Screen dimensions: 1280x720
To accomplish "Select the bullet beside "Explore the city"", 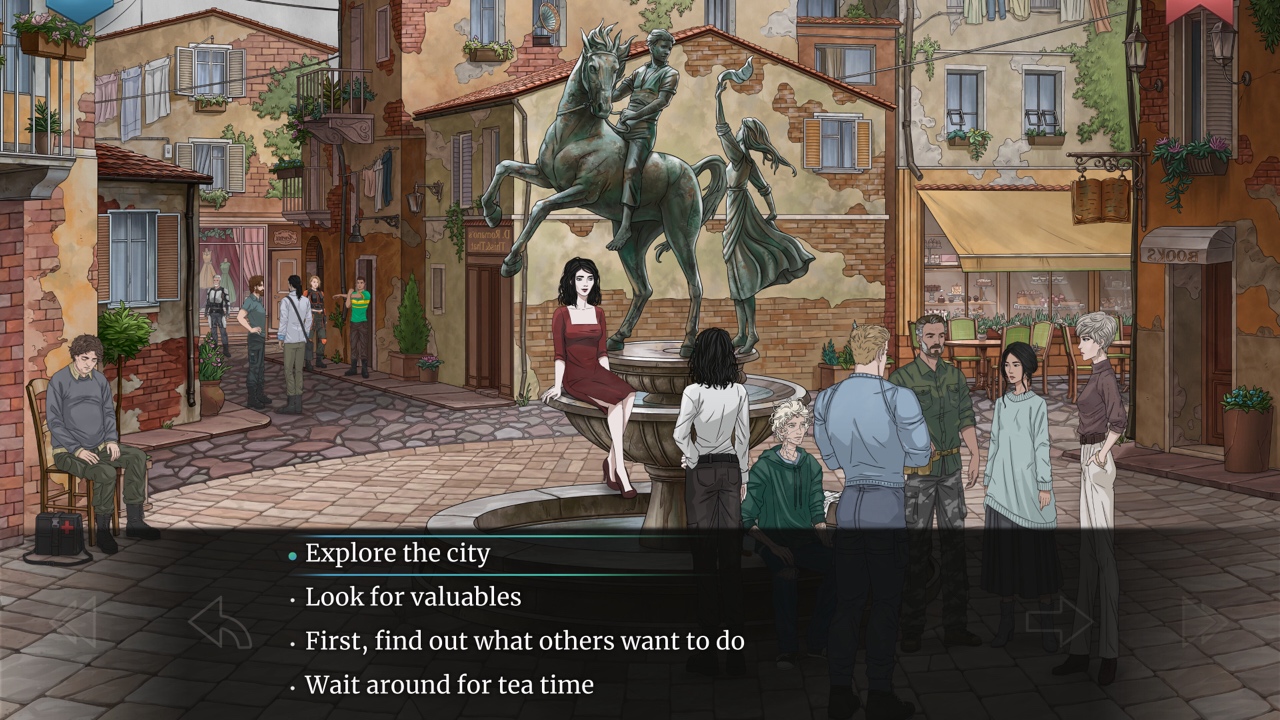I will (290, 553).
